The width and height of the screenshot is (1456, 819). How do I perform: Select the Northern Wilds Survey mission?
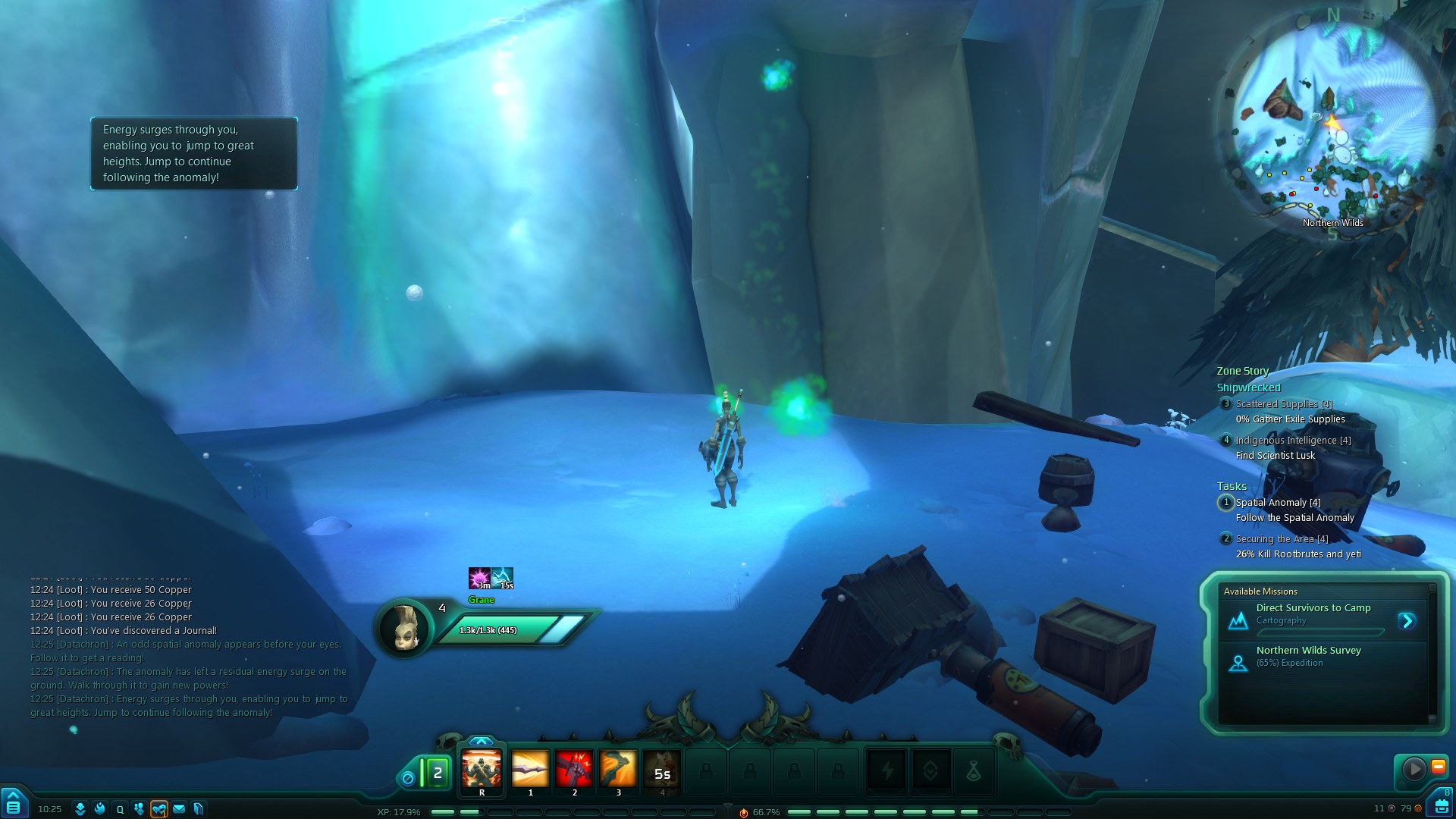tap(1308, 651)
